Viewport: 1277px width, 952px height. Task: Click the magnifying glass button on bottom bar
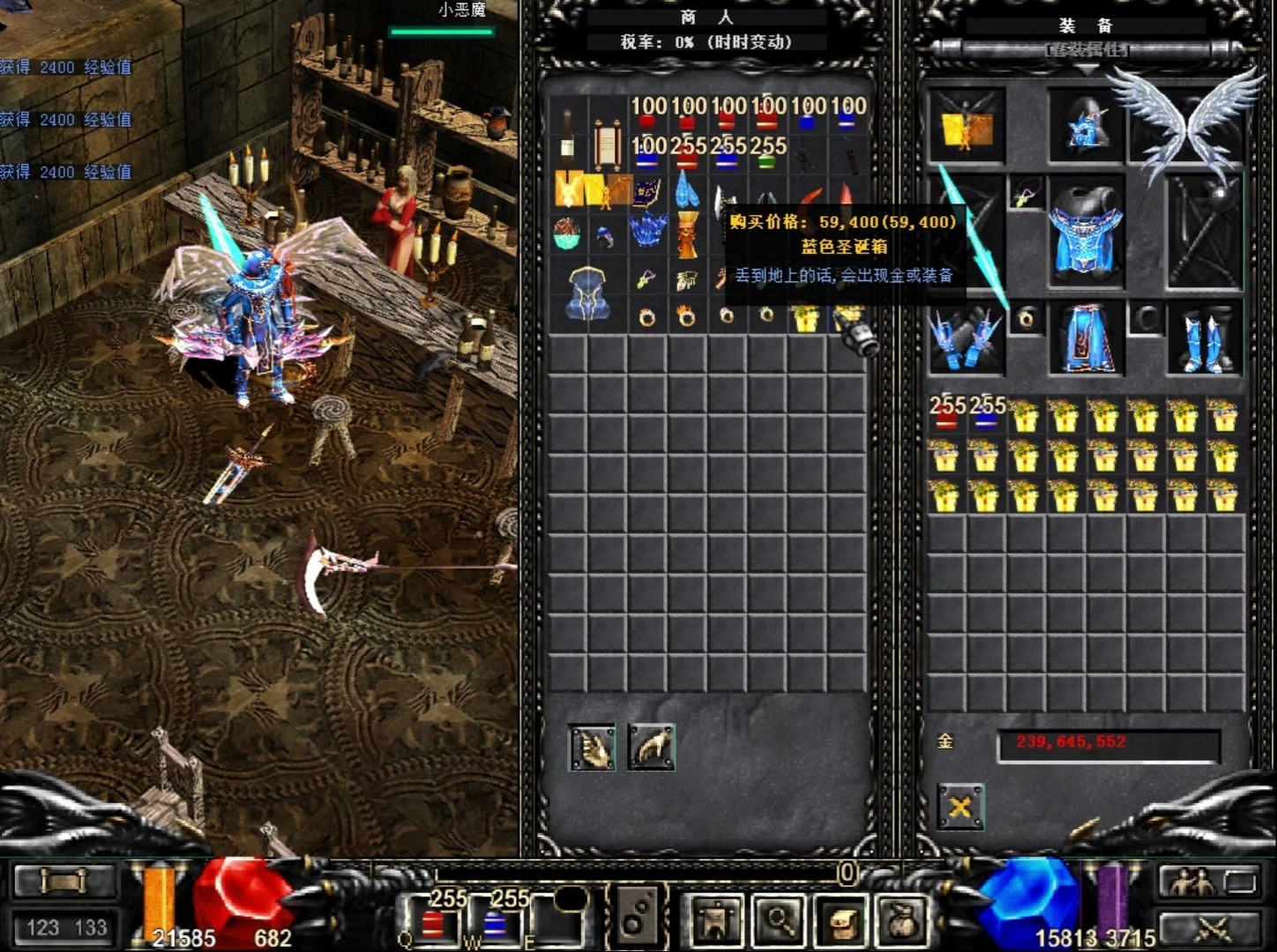780,921
